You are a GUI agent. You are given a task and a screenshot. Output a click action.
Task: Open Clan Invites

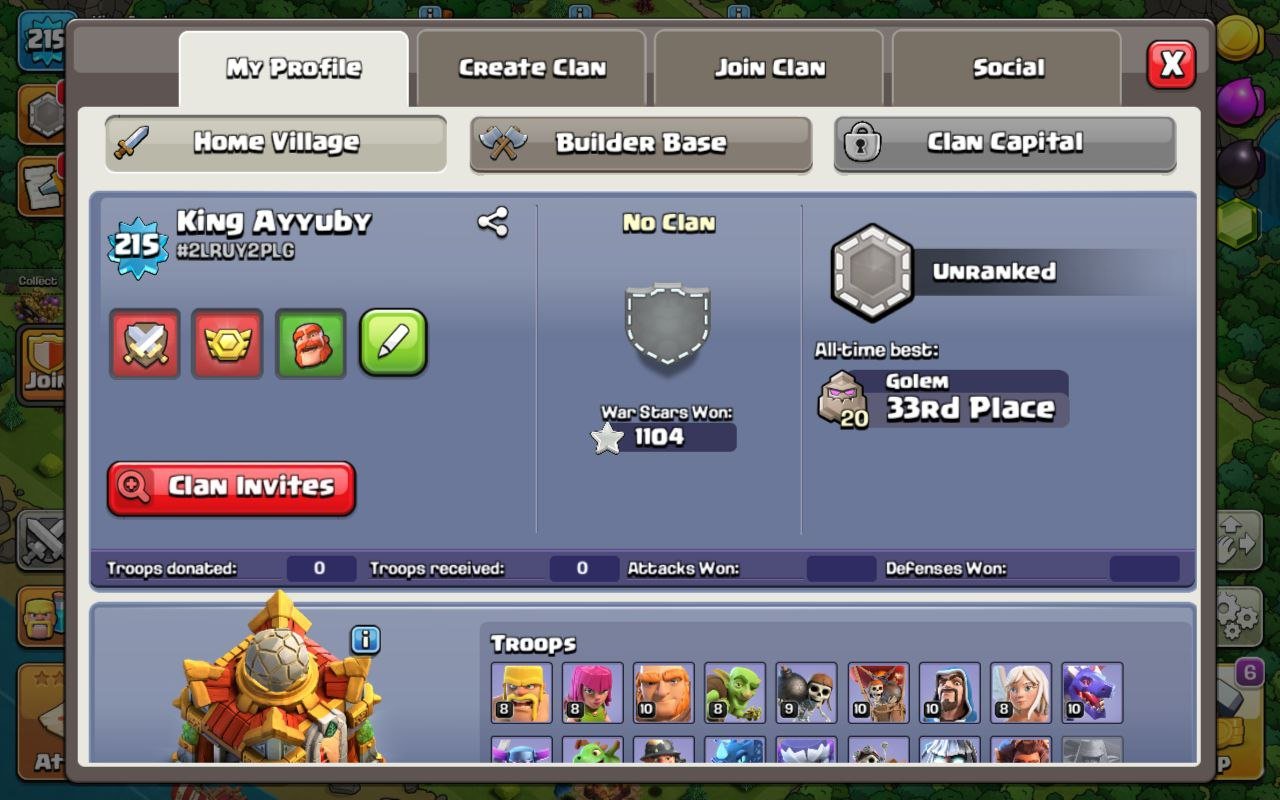230,487
